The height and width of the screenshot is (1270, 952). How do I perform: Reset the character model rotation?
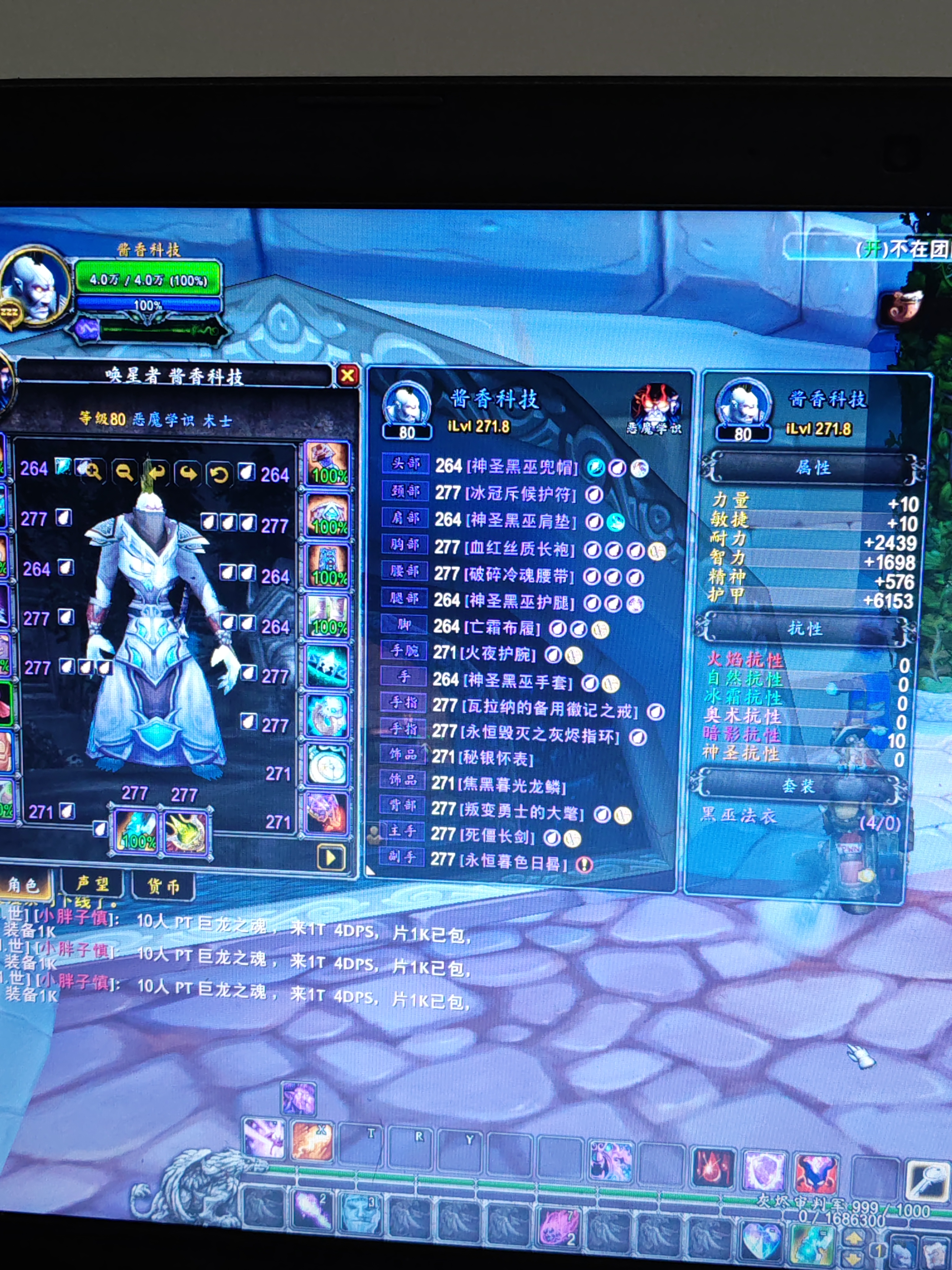(219, 474)
